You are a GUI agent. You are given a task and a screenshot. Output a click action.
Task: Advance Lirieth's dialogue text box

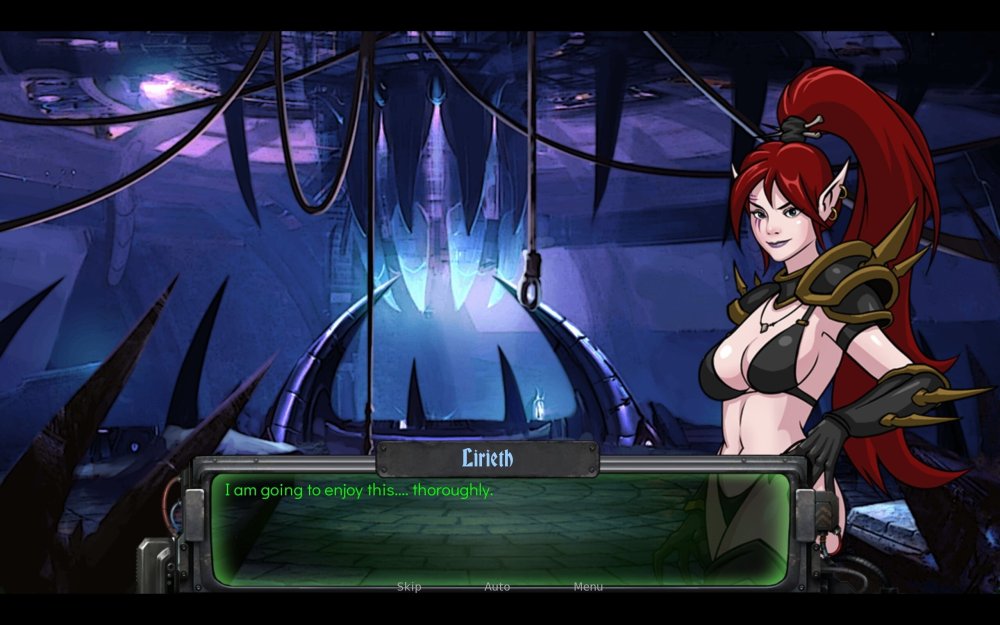(x=500, y=530)
